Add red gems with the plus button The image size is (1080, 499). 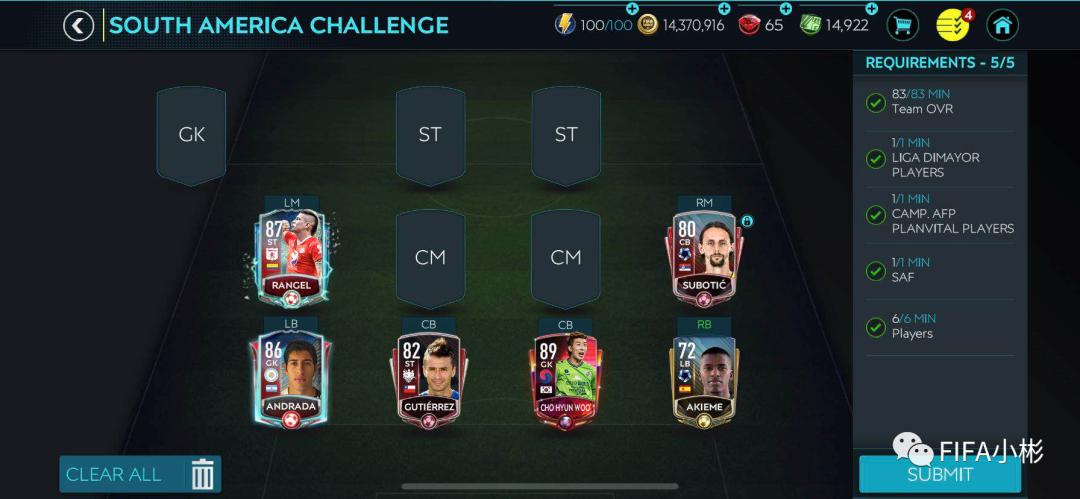coord(785,8)
